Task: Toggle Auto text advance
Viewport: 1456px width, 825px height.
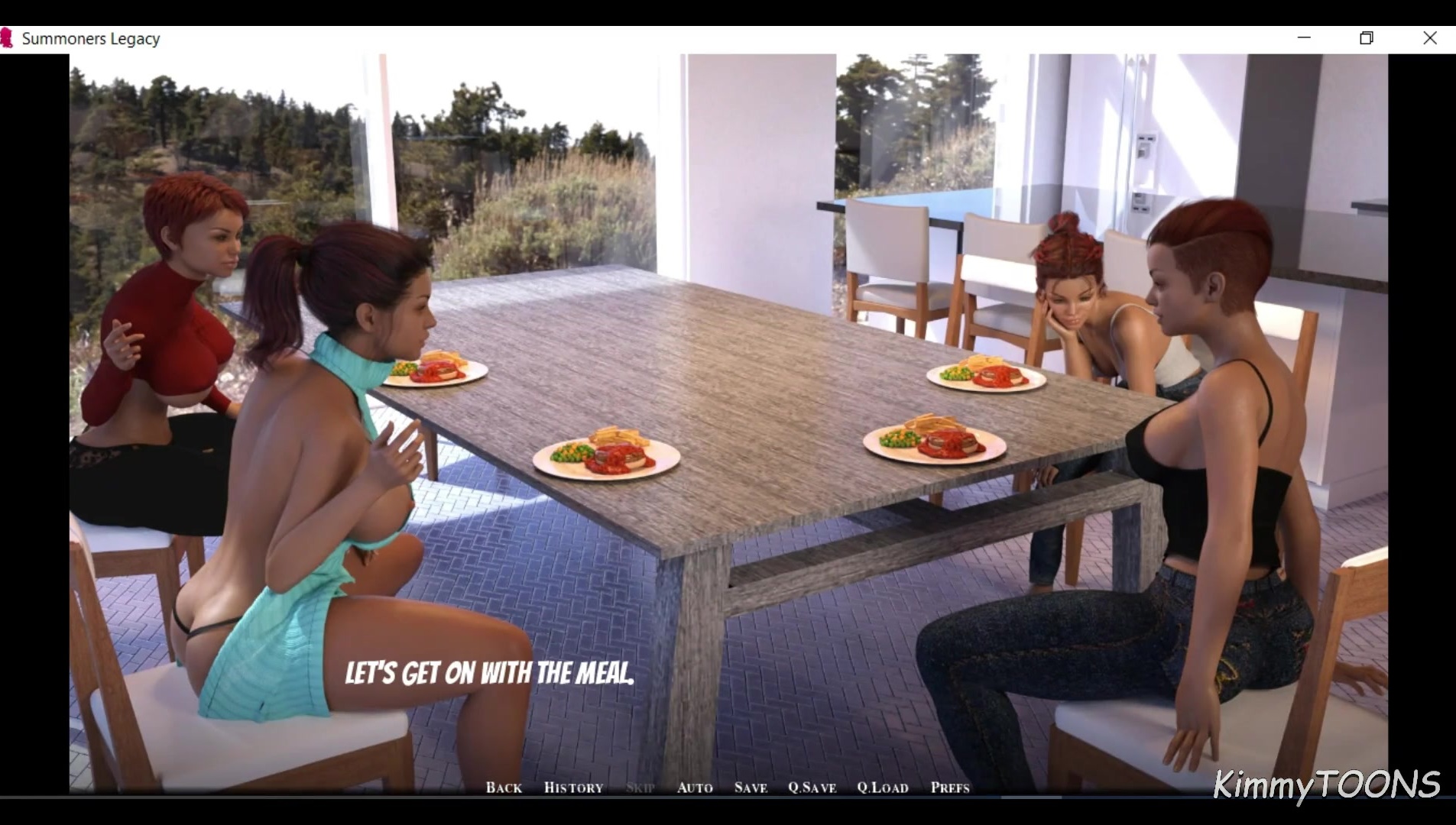Action: pyautogui.click(x=695, y=788)
